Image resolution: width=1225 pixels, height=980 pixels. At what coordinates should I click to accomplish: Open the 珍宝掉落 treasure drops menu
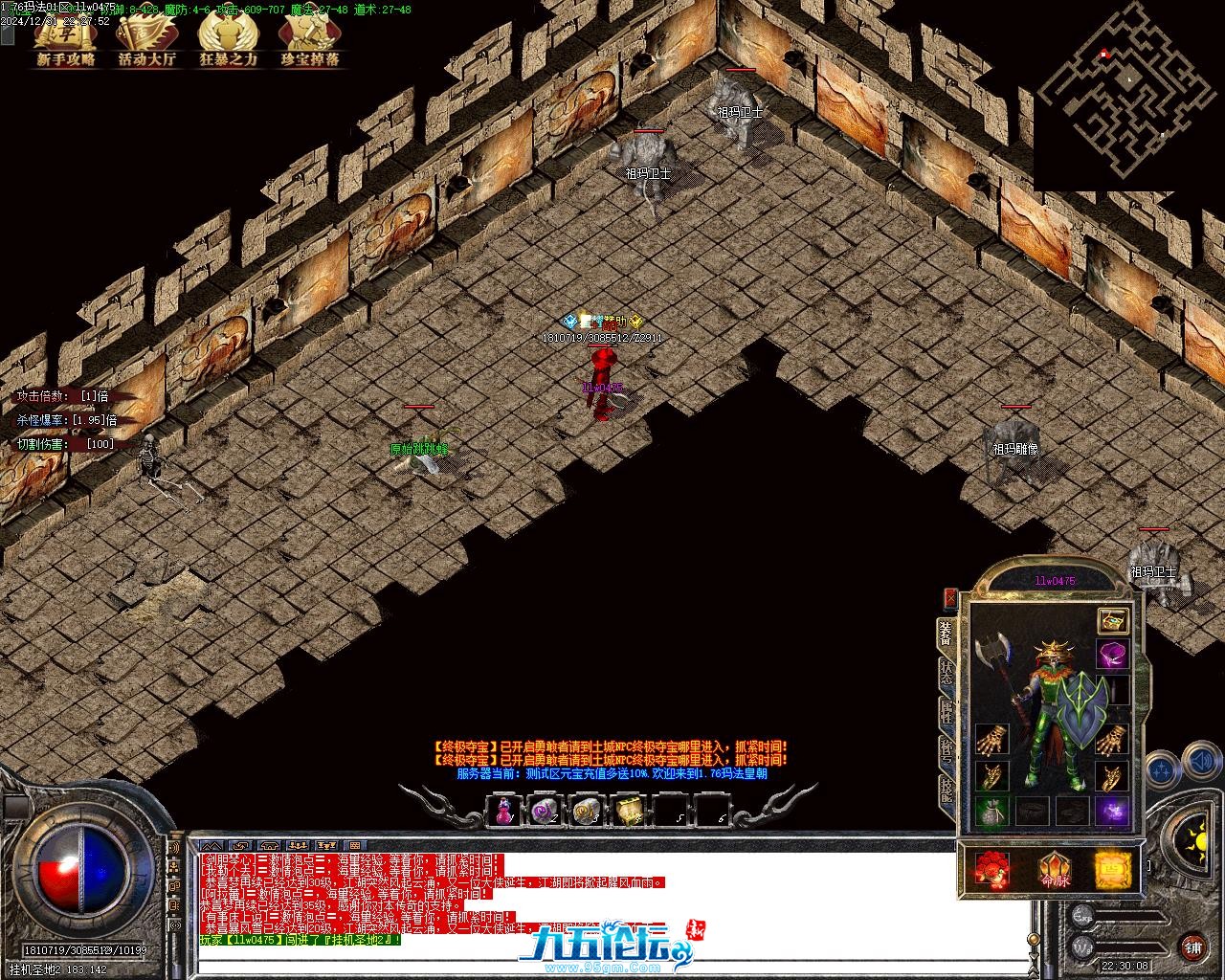(x=309, y=41)
